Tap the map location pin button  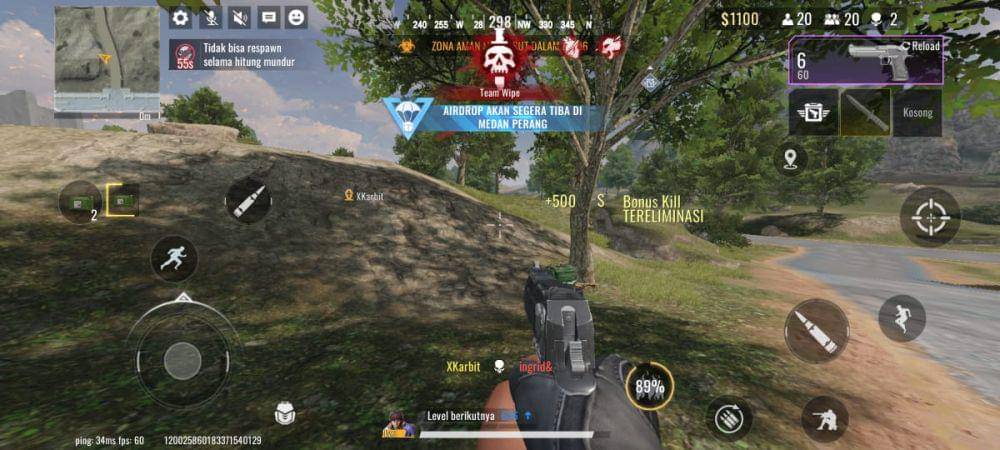click(x=790, y=158)
